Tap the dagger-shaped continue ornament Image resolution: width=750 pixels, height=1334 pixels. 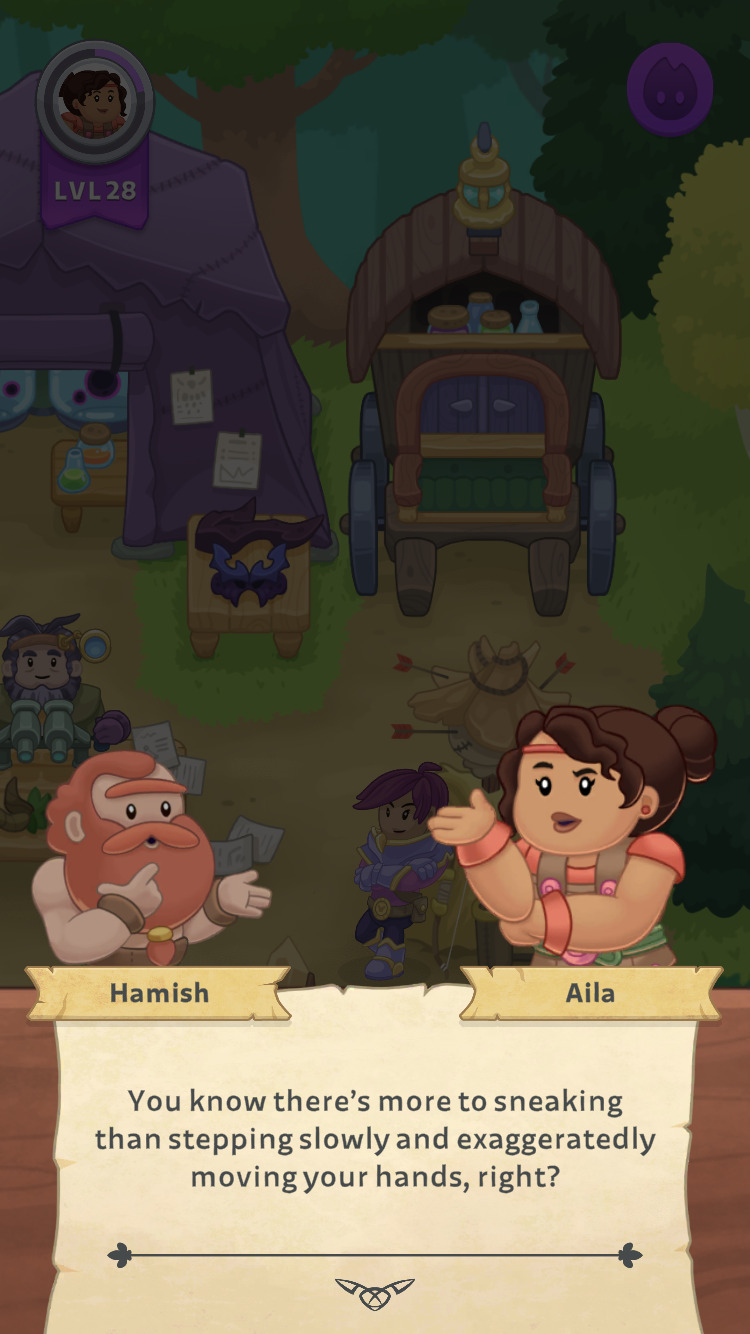click(375, 1291)
